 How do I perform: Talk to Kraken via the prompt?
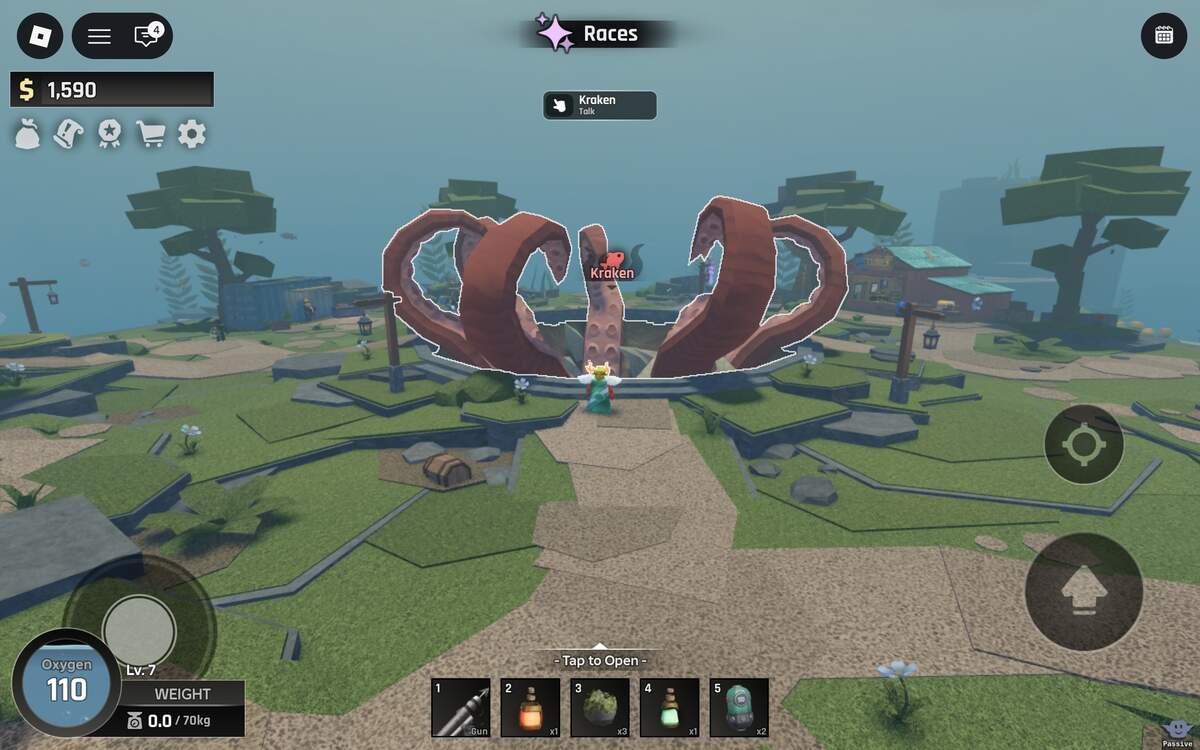(x=600, y=105)
